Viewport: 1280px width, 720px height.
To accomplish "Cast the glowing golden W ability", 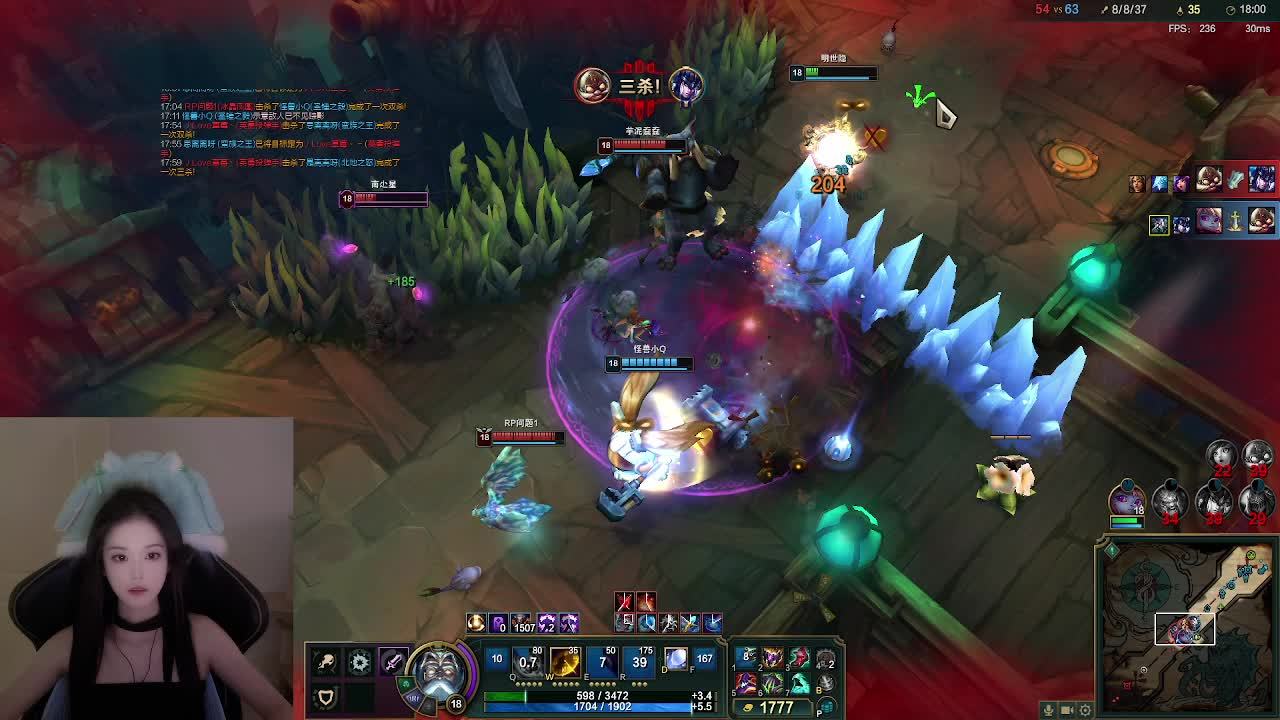I will coord(565,661).
